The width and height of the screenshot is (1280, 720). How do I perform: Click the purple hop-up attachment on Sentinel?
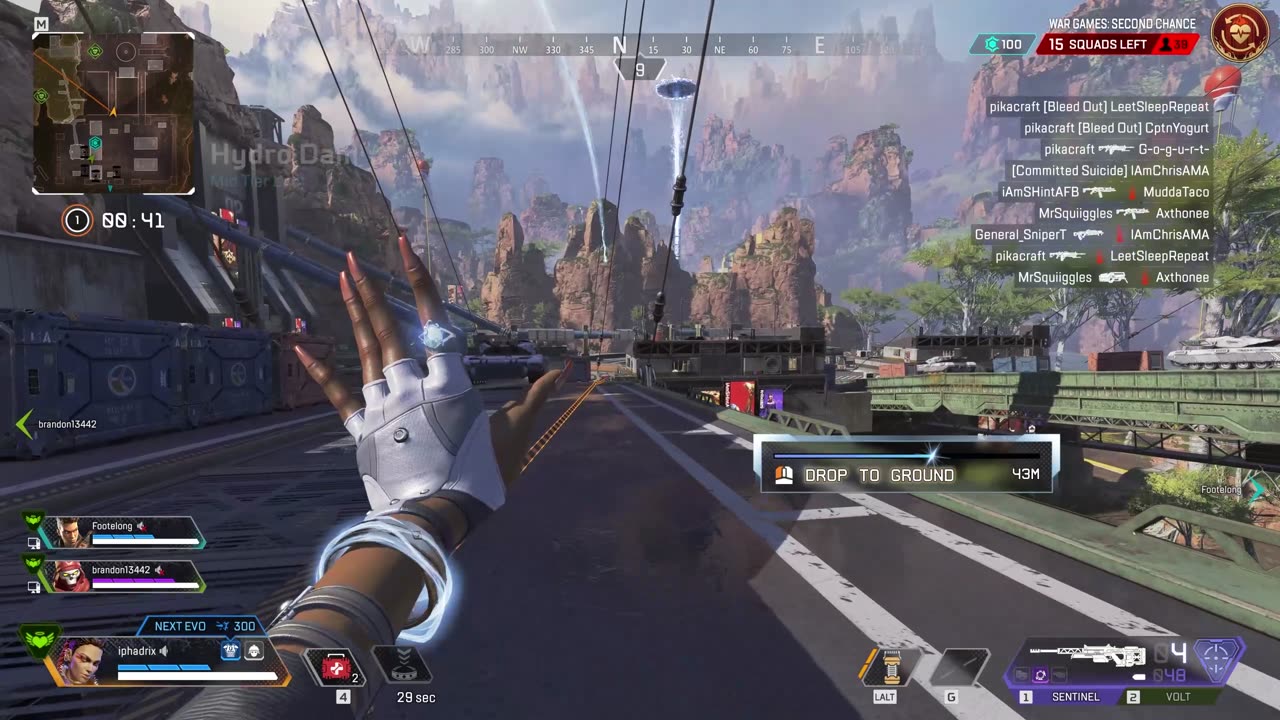(1039, 676)
